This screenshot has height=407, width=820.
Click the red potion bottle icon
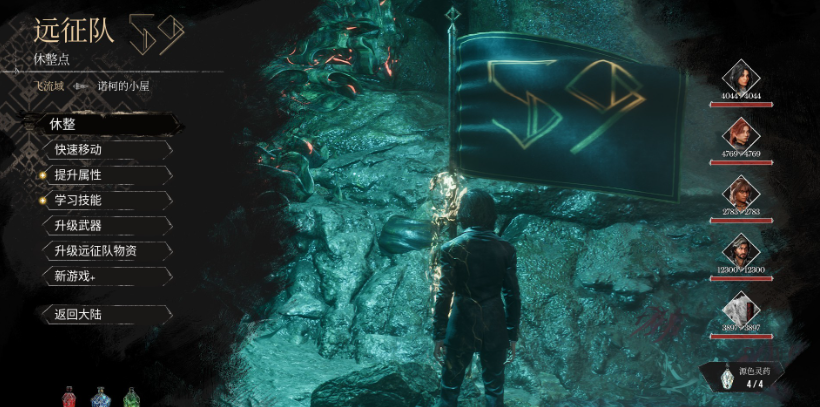69,396
